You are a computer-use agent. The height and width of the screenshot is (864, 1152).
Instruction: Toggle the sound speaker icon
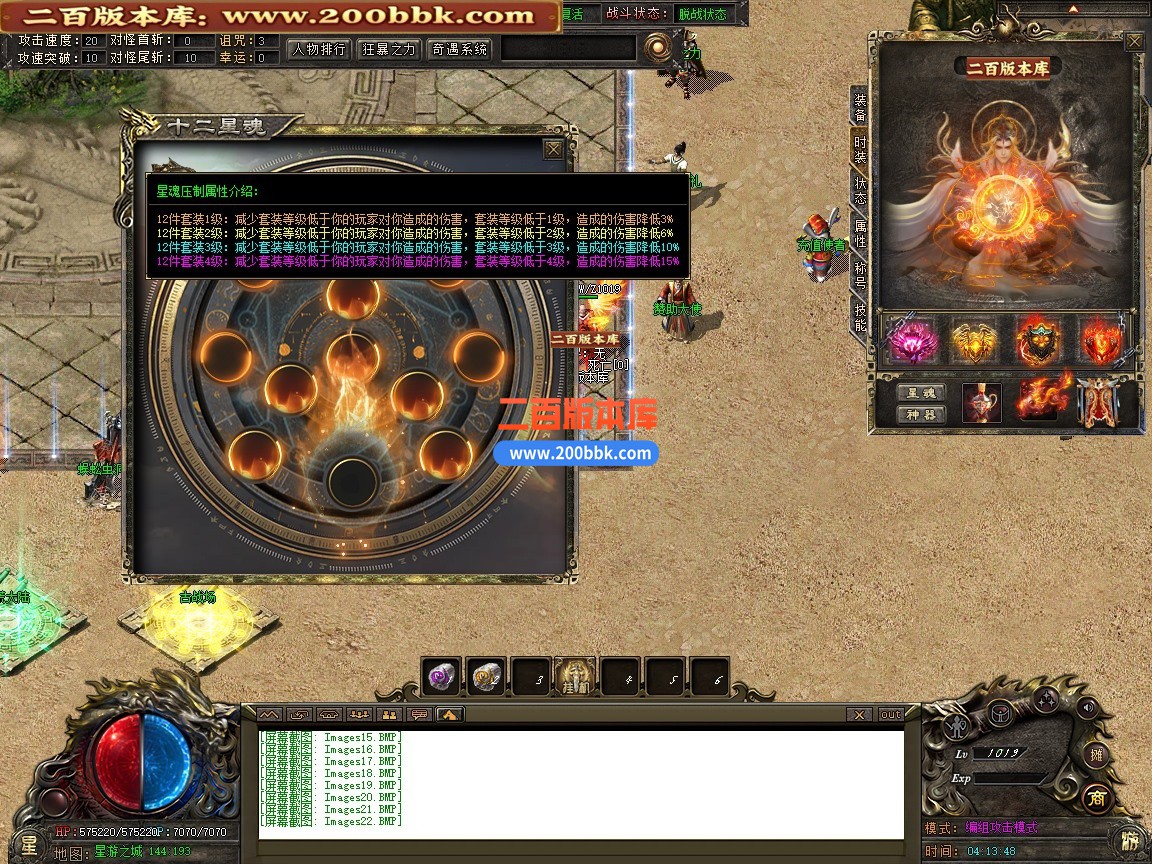click(x=1087, y=709)
